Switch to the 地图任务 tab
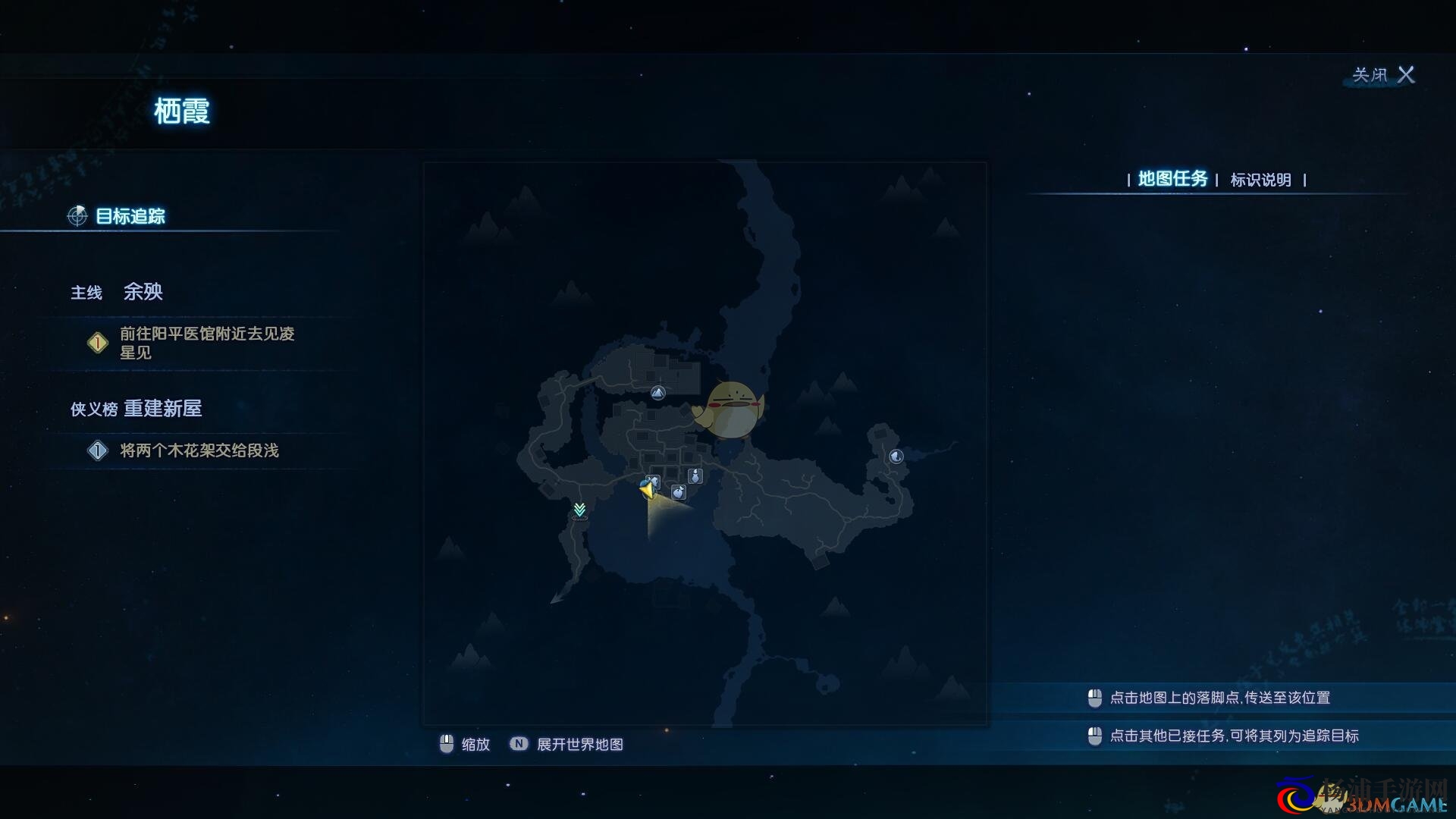Viewport: 1456px width, 819px height. [x=1172, y=180]
